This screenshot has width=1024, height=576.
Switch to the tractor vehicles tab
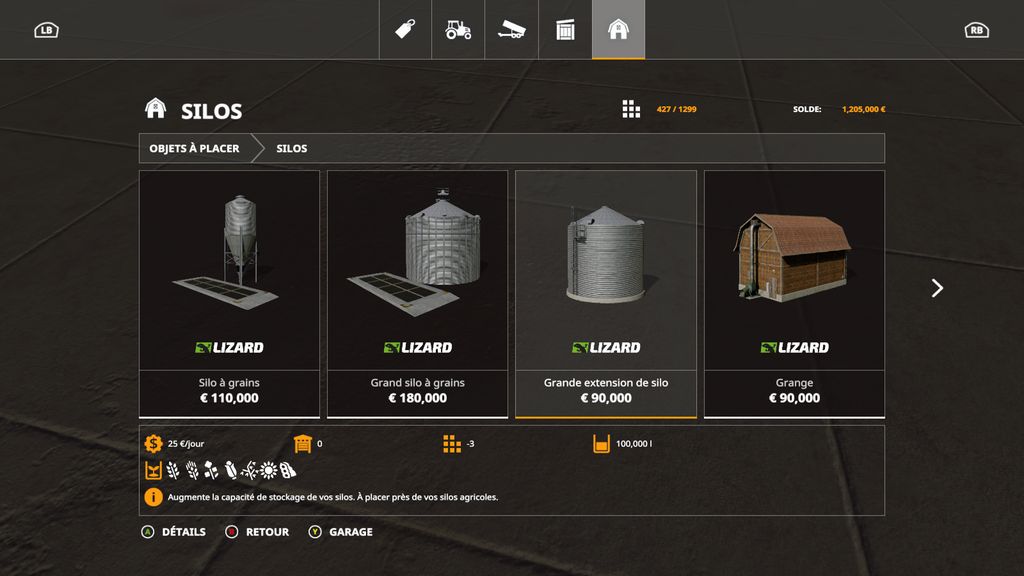458,30
